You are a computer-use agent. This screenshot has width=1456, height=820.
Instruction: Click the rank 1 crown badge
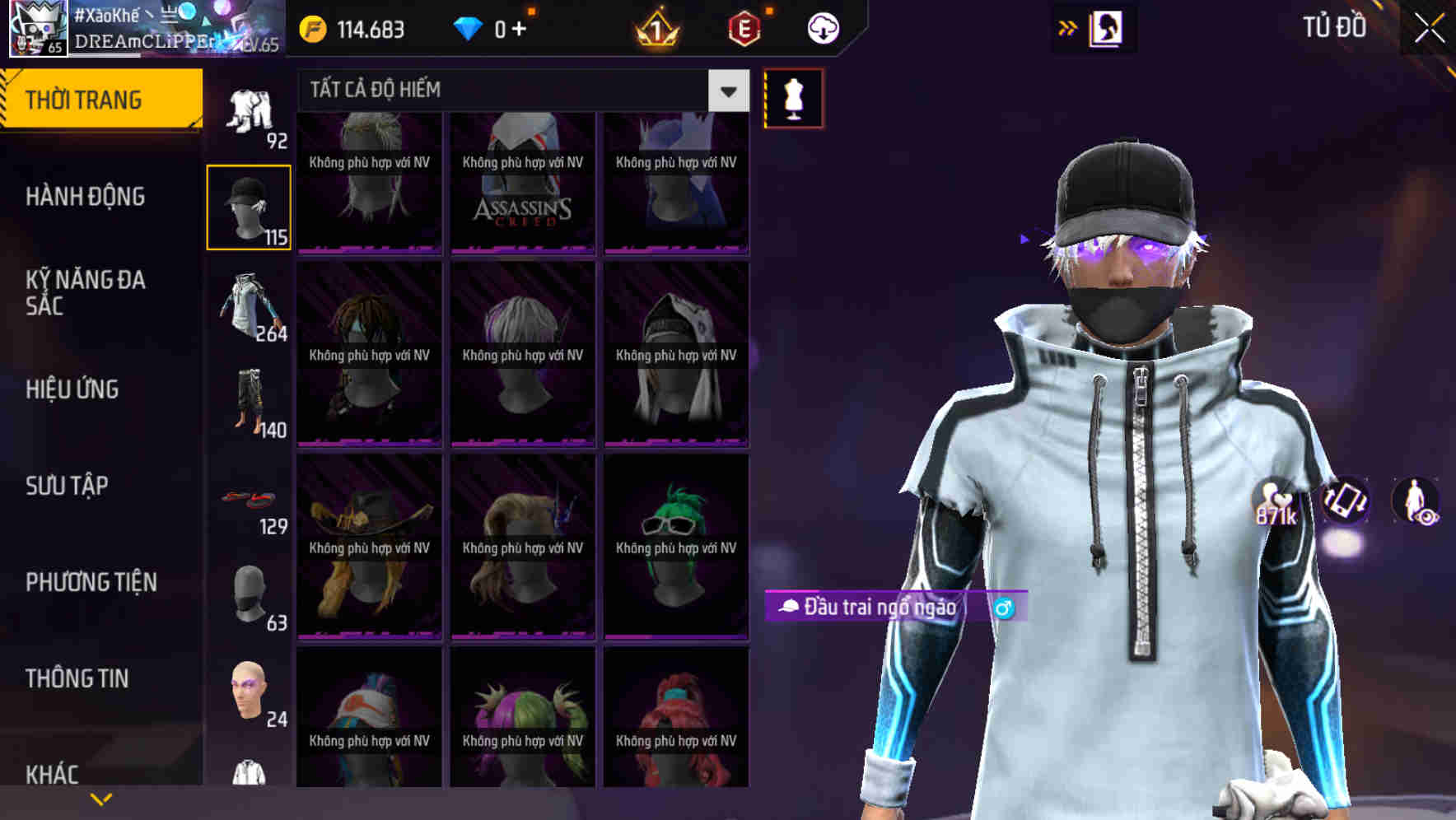[653, 27]
